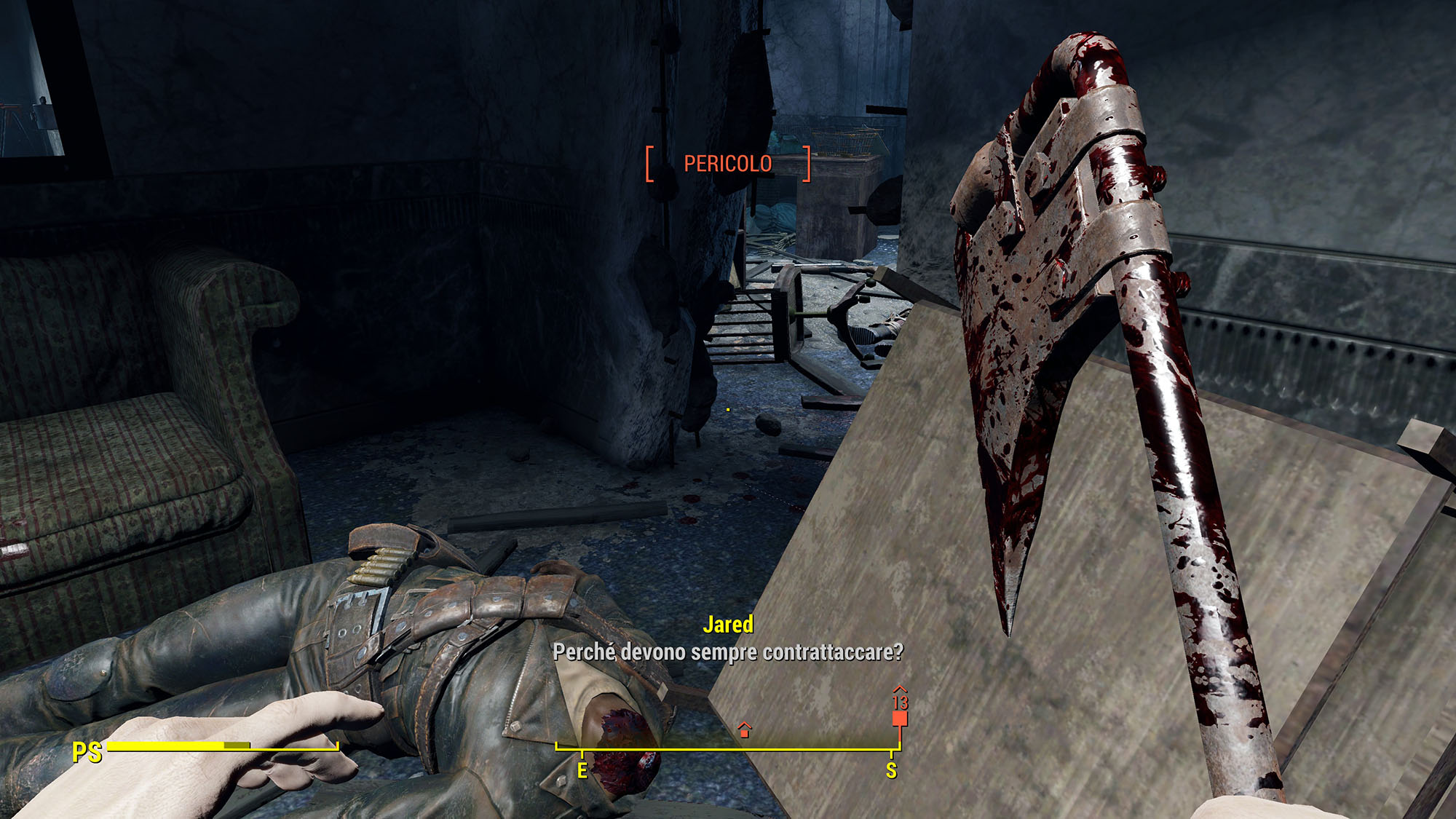Click the red house marker on the compass
The height and width of the screenshot is (819, 1456).
[744, 730]
